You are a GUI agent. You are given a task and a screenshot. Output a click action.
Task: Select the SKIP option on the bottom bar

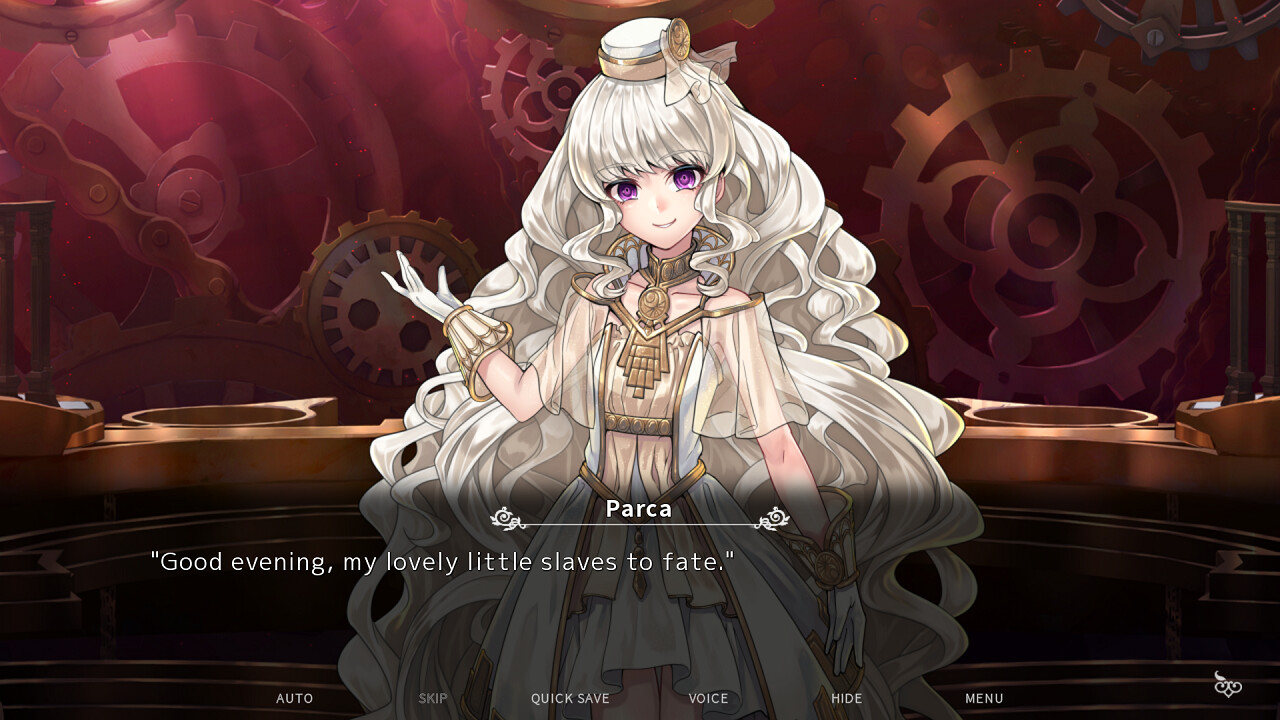pyautogui.click(x=432, y=698)
